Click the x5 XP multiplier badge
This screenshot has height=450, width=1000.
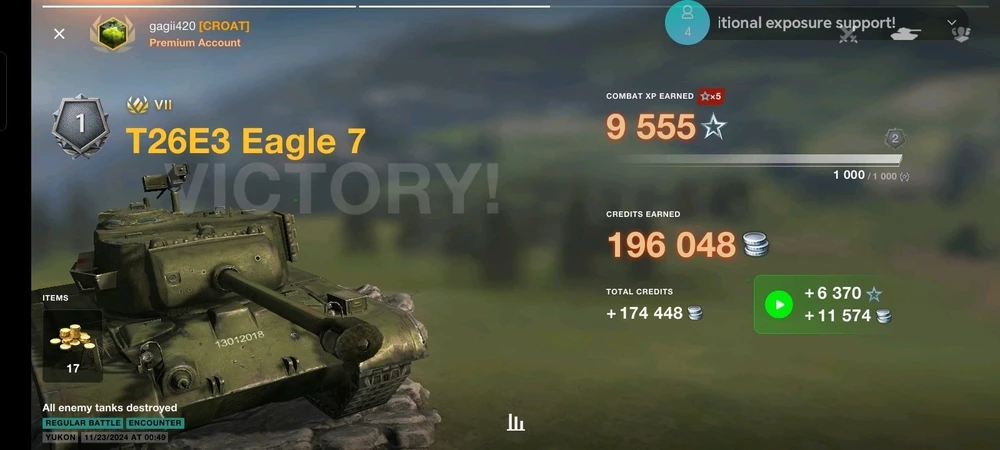(x=711, y=96)
